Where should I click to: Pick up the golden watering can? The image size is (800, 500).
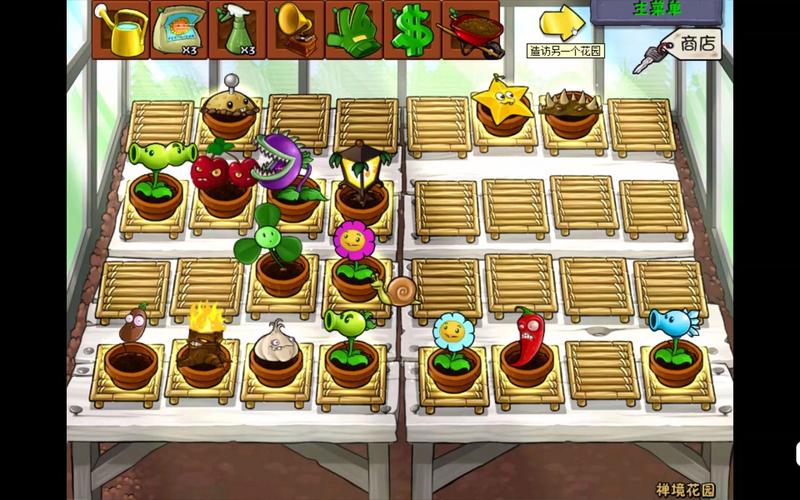click(121, 30)
